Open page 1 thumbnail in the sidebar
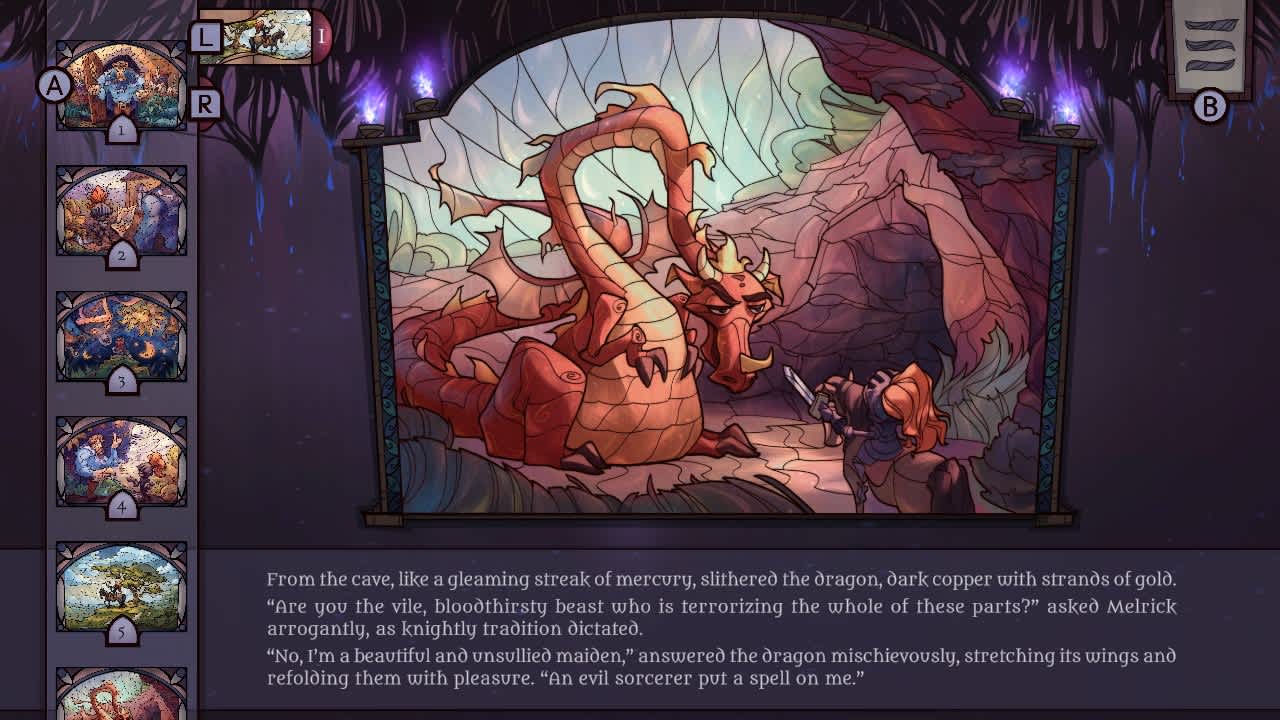This screenshot has height=720, width=1280. (x=120, y=85)
